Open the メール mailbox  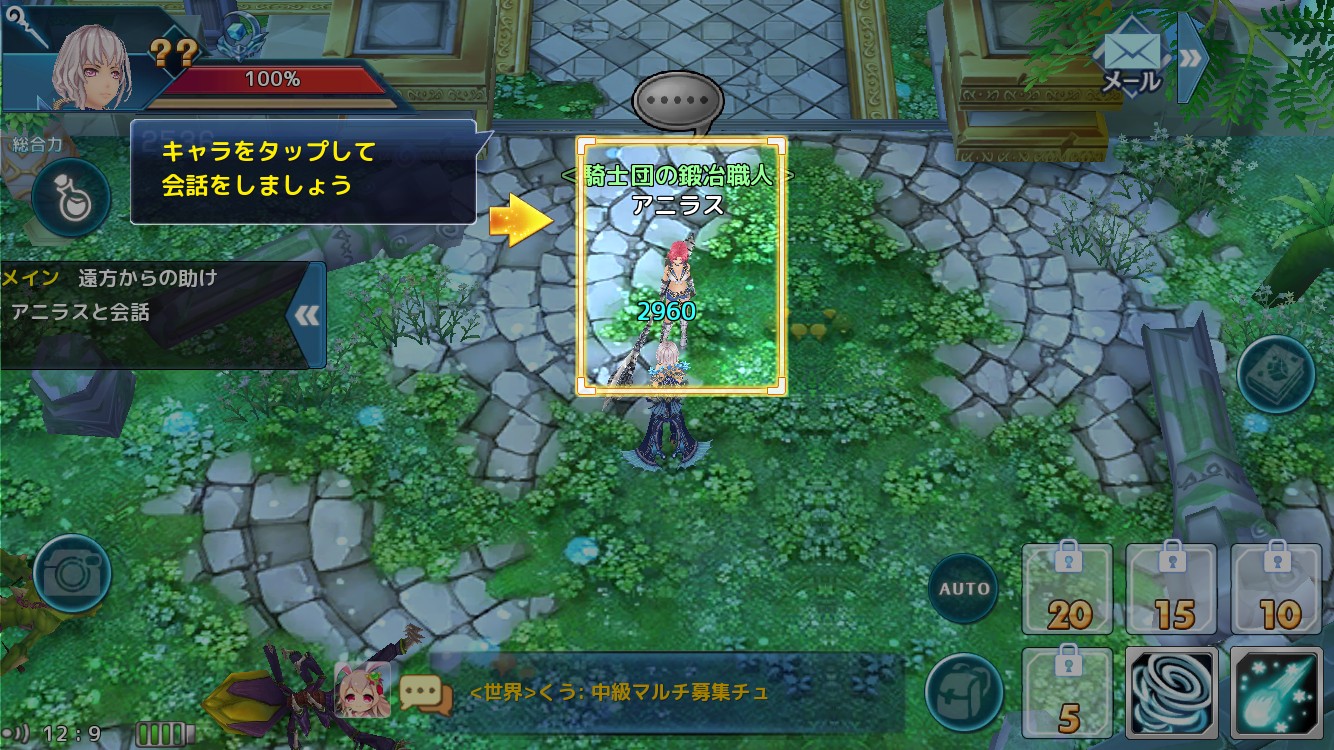point(1132,61)
